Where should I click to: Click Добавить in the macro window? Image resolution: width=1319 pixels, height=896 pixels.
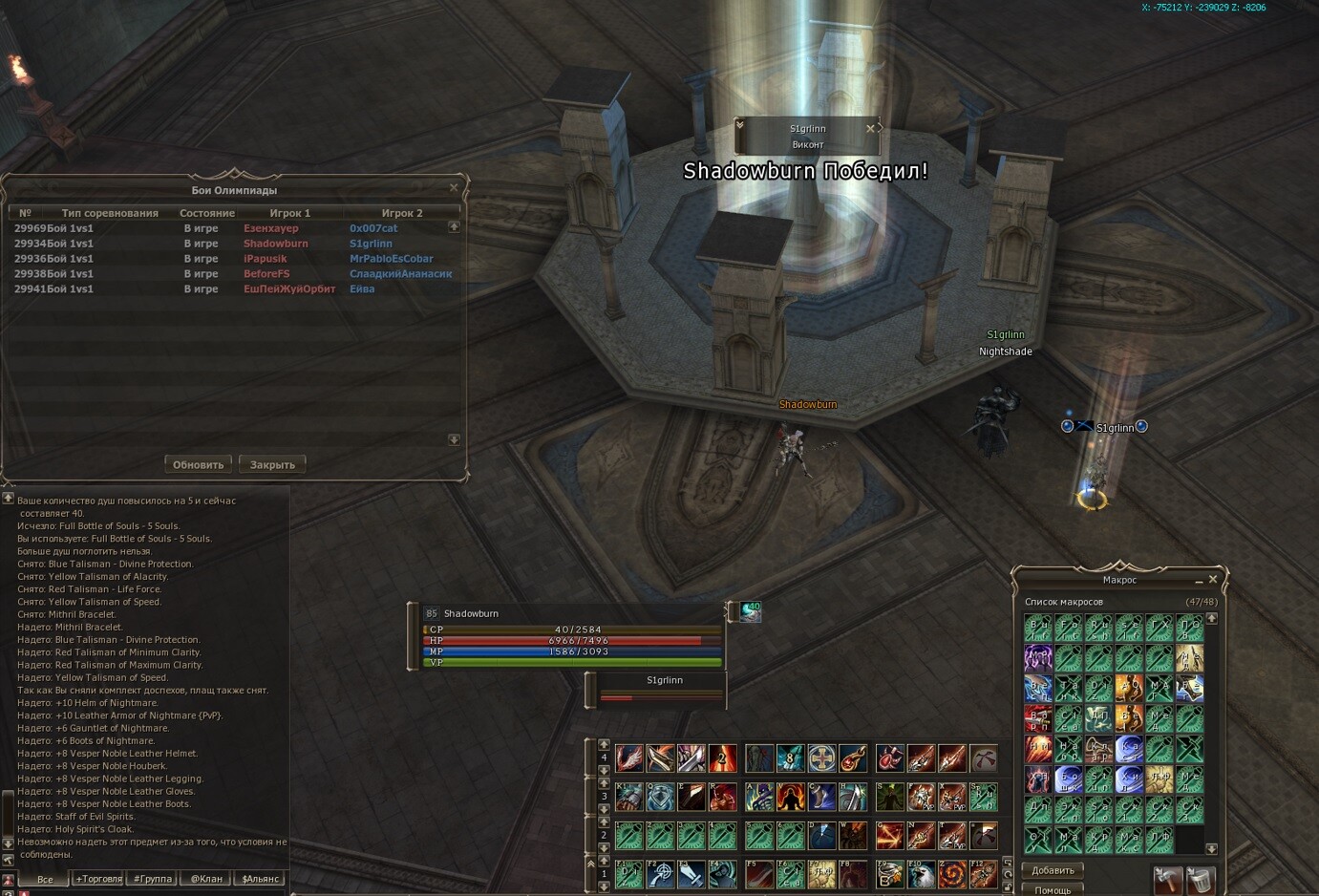[x=1053, y=870]
